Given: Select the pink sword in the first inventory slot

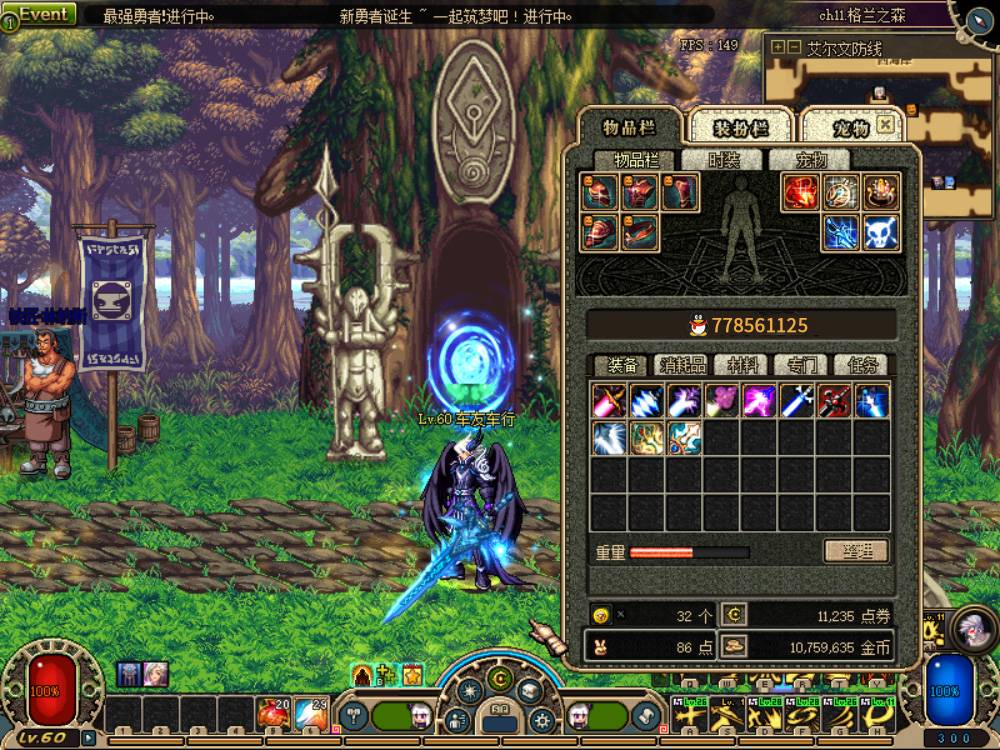Looking at the screenshot, I should [609, 401].
